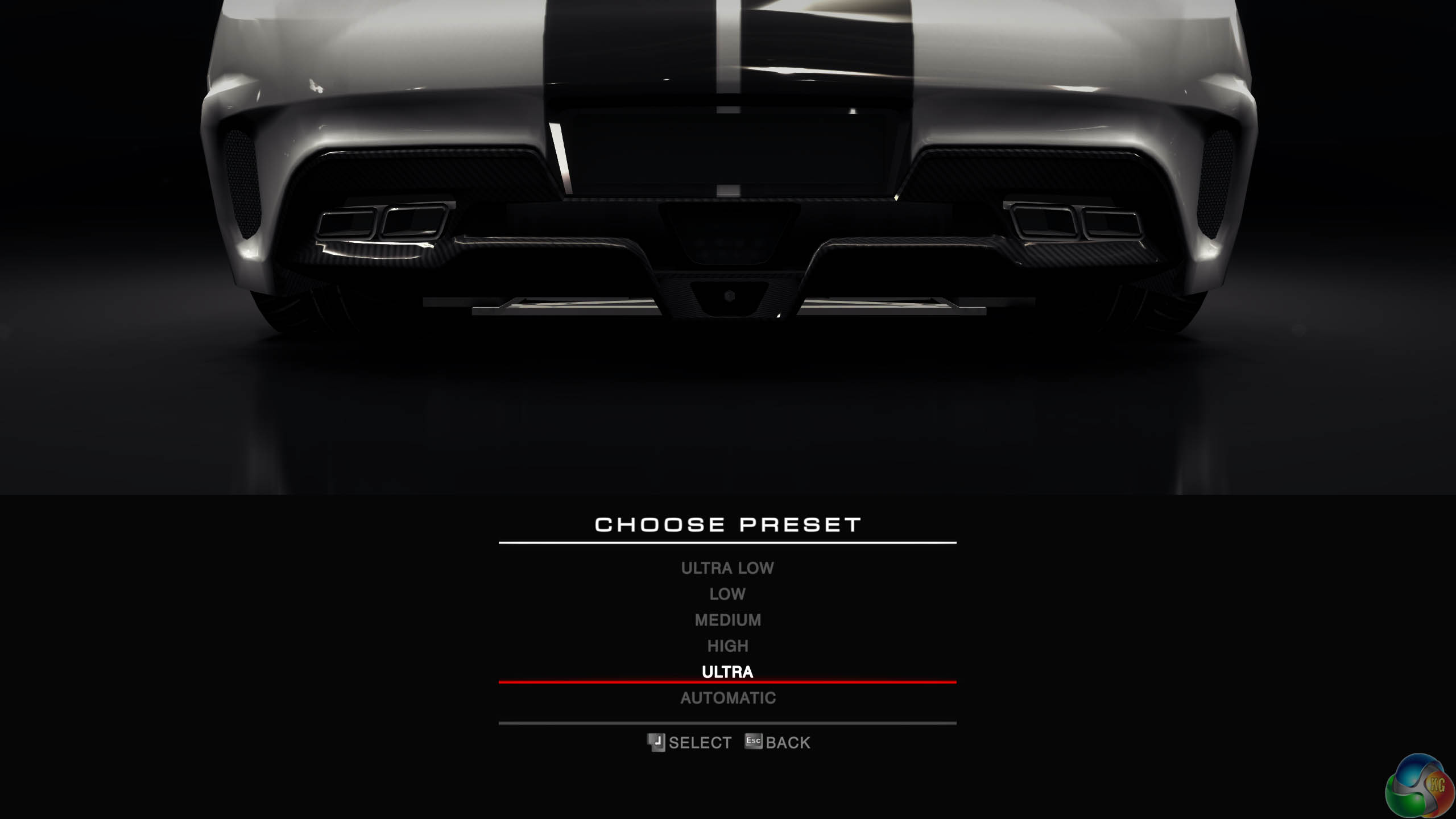The height and width of the screenshot is (819, 1456).
Task: Switch to the Automatic preset
Action: 727,698
